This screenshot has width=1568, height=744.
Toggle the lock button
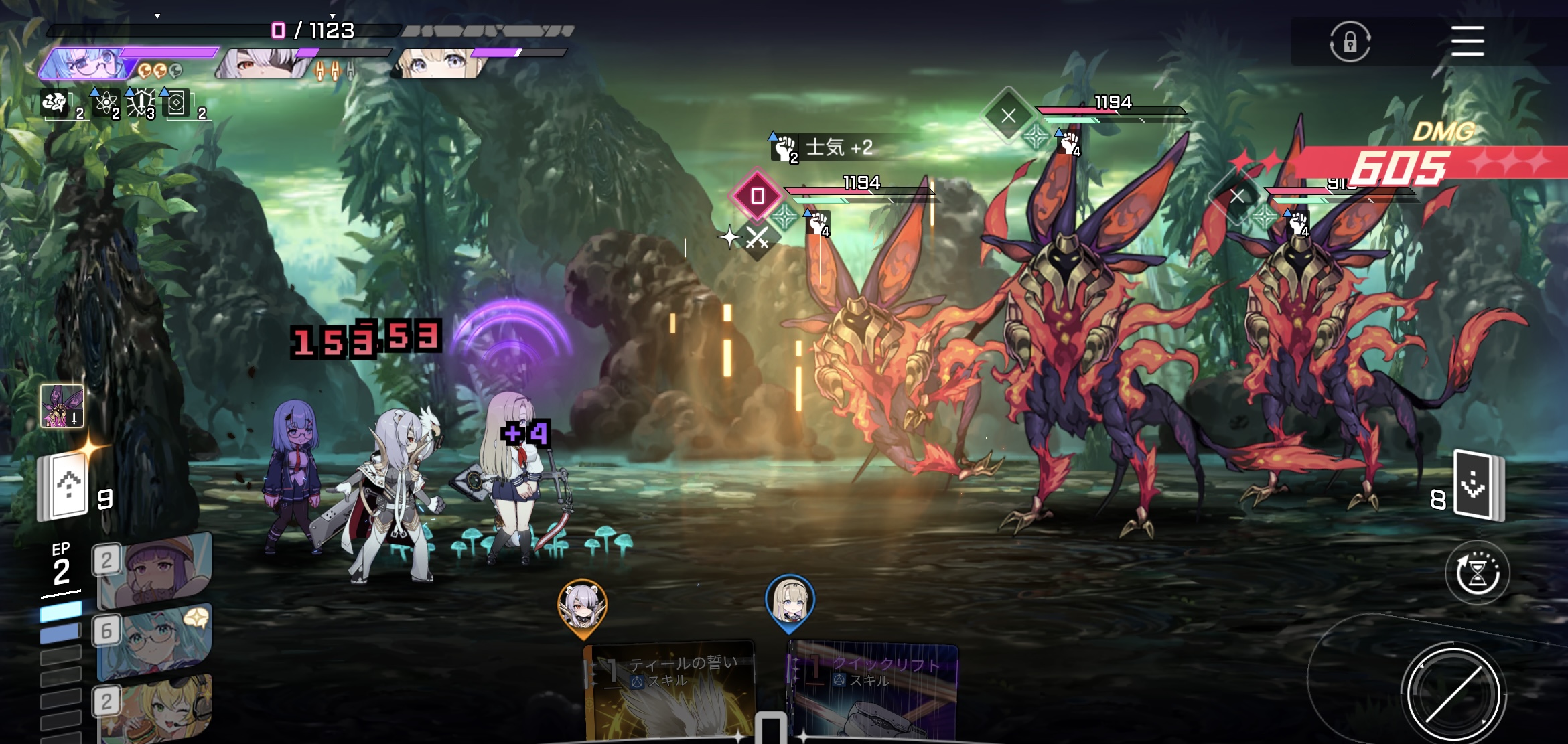pyautogui.click(x=1350, y=42)
